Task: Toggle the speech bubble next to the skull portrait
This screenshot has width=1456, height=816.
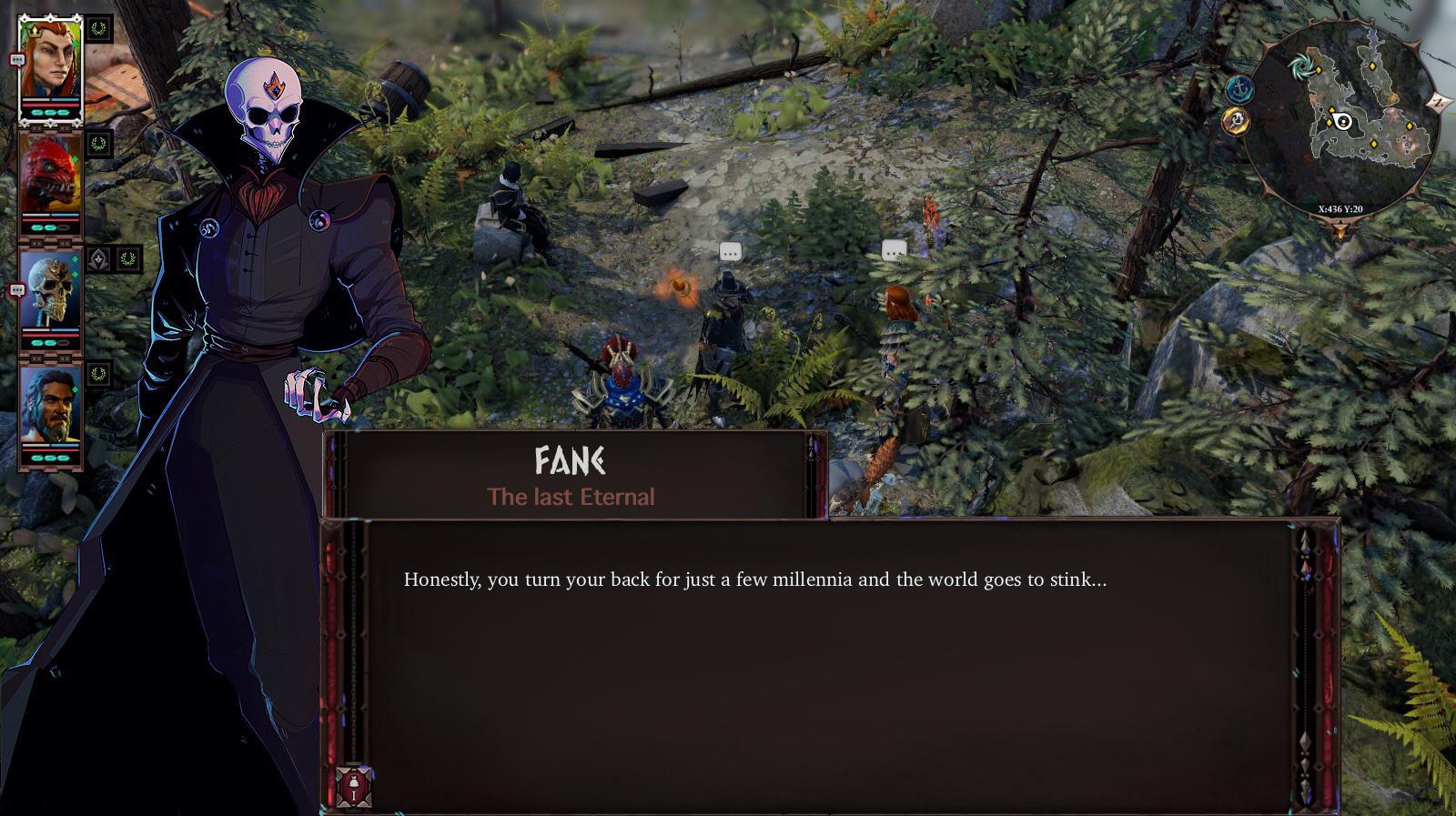Action: coord(17,290)
